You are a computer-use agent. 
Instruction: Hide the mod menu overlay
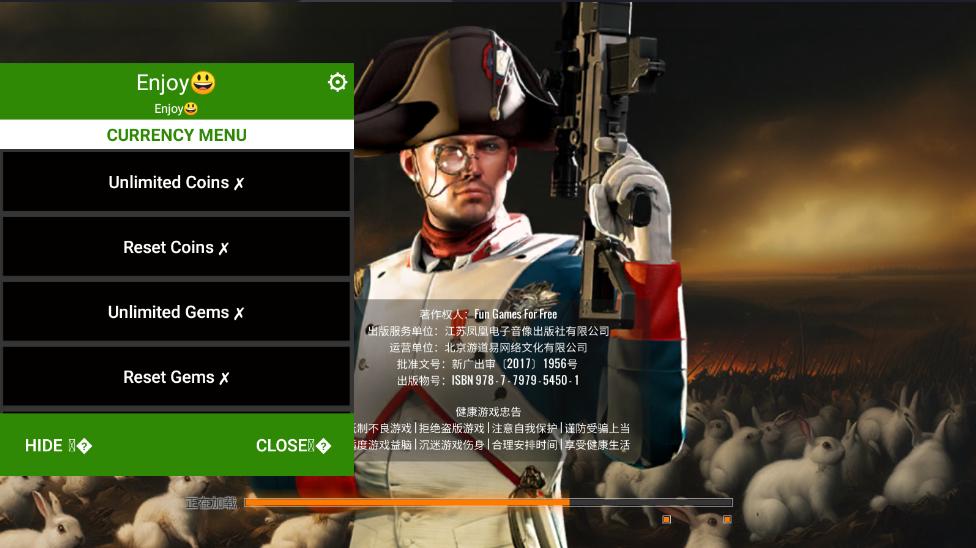tap(58, 446)
